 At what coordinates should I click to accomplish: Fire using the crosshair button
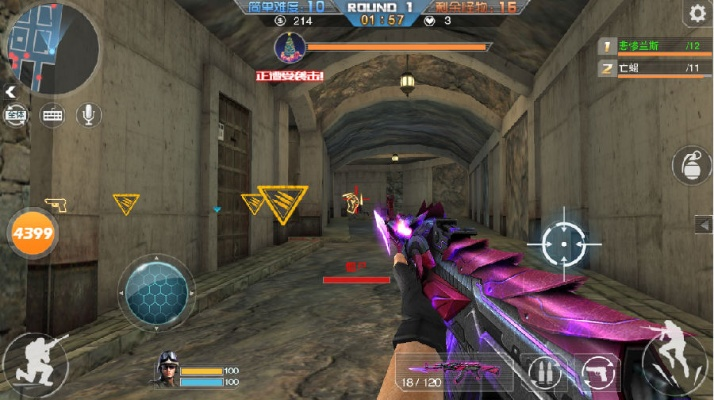pos(564,242)
